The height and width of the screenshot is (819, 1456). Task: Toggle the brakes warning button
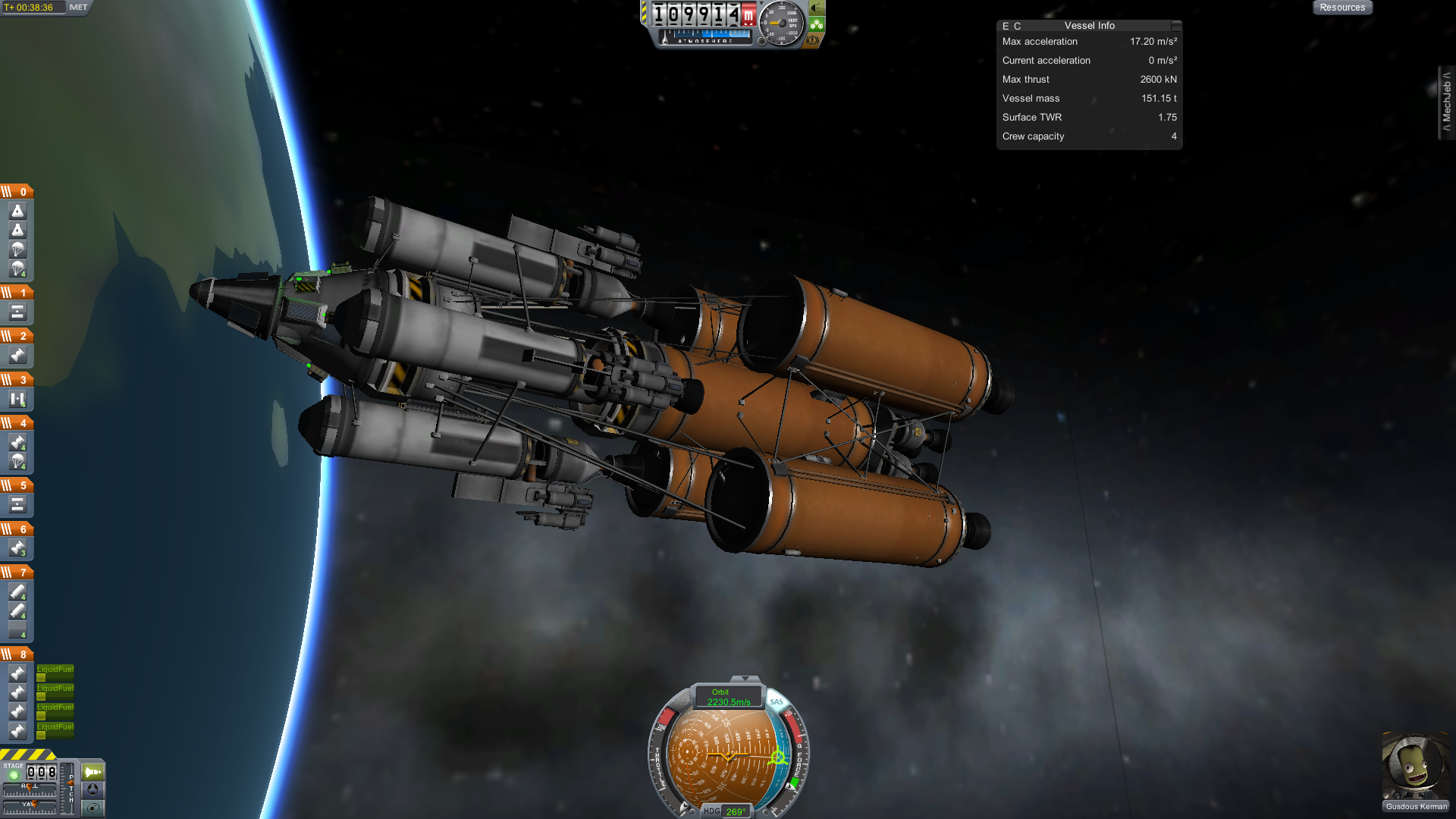pos(813,40)
